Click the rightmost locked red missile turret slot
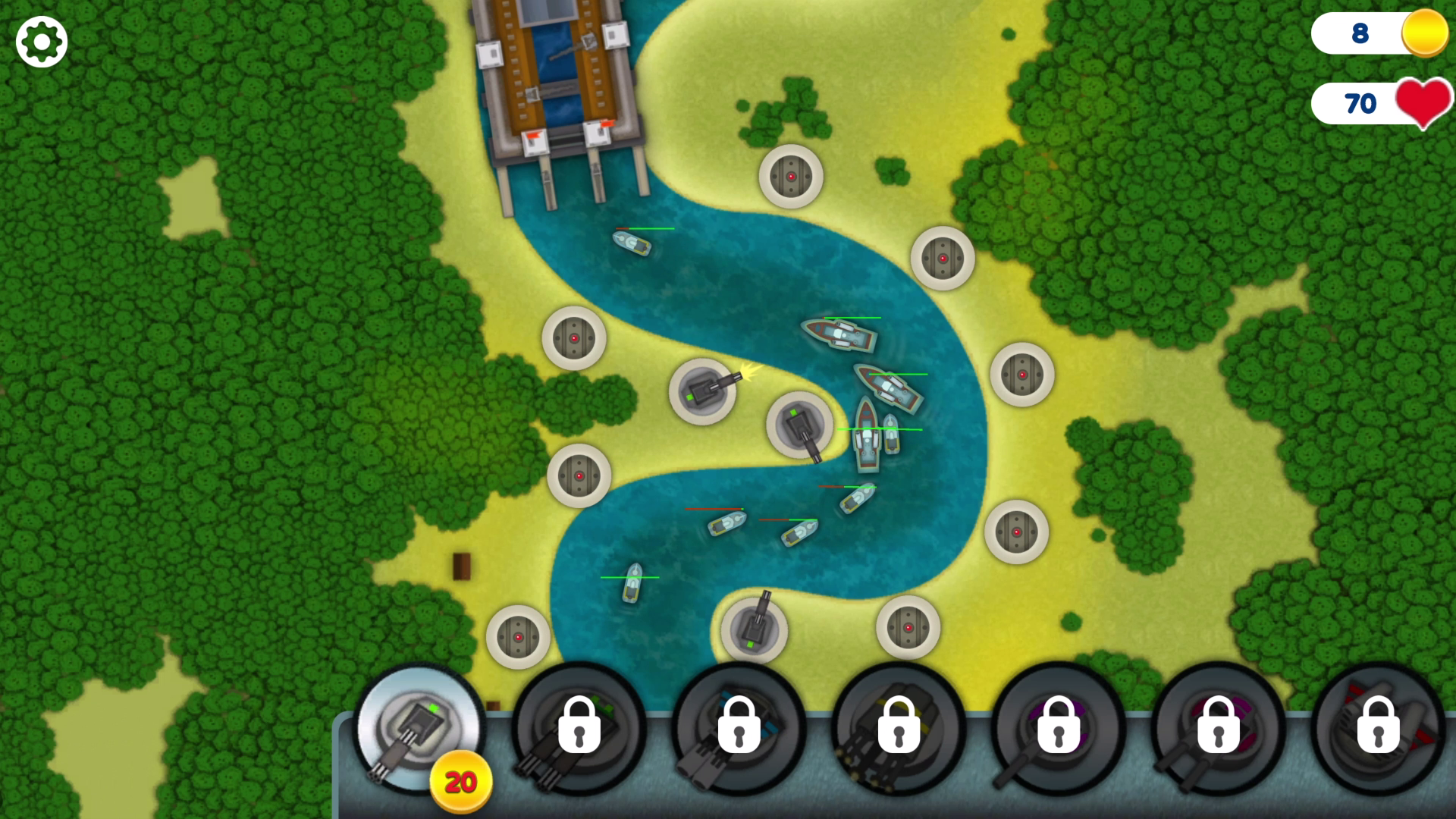Screen dimensions: 1456x819 point(1380,728)
